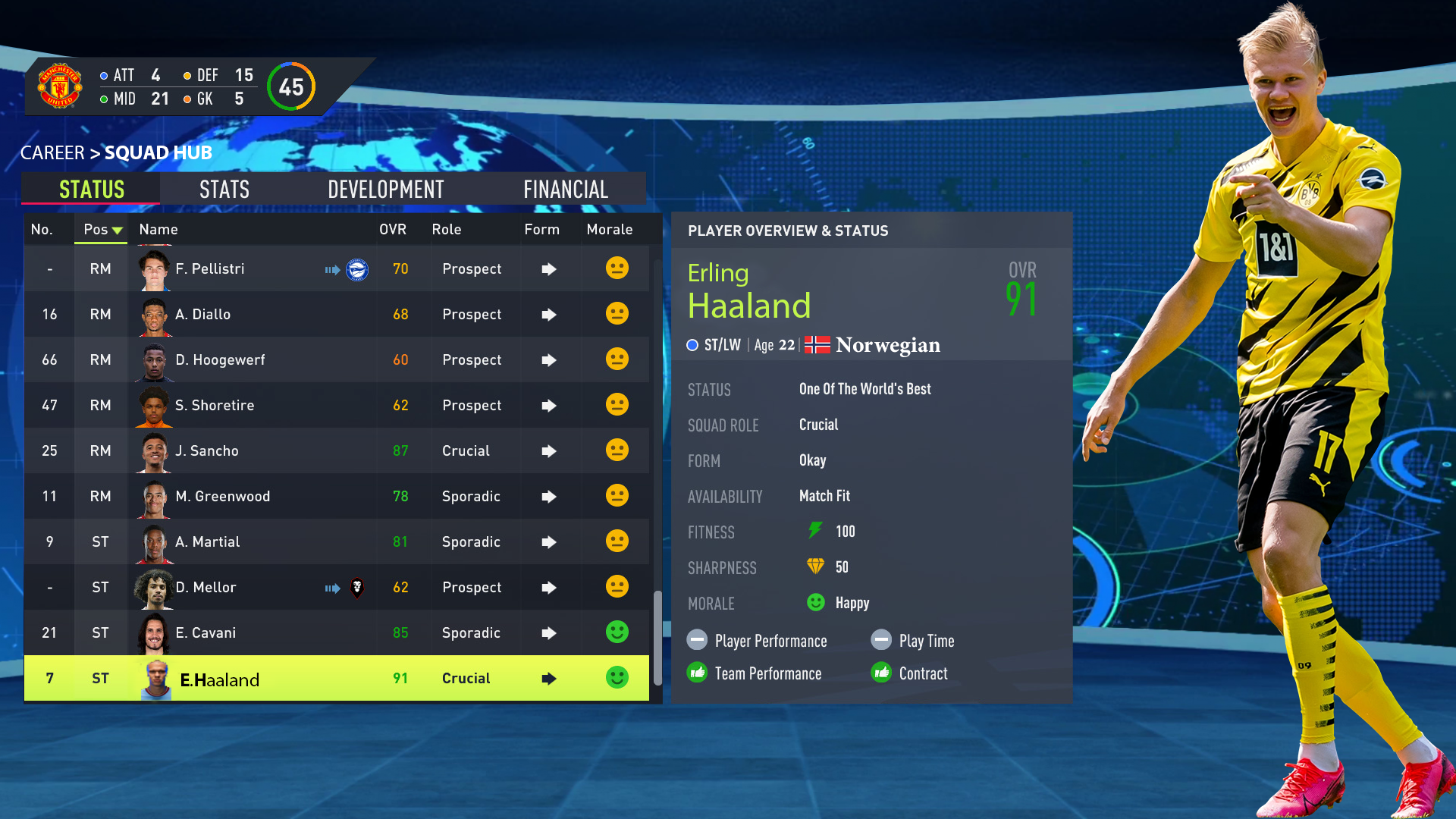Click the Team Performance thumbs-up icon

pyautogui.click(x=697, y=673)
